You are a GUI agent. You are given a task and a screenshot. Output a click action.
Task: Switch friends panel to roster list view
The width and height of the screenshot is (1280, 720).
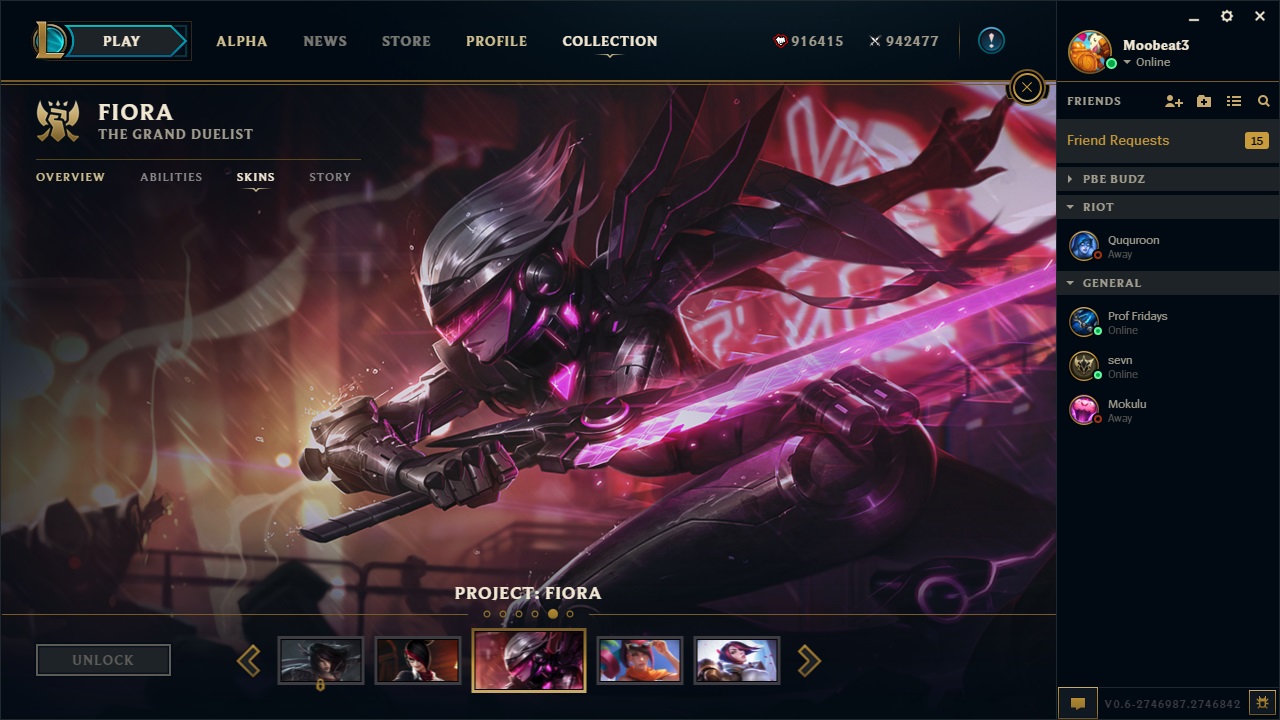coord(1234,101)
